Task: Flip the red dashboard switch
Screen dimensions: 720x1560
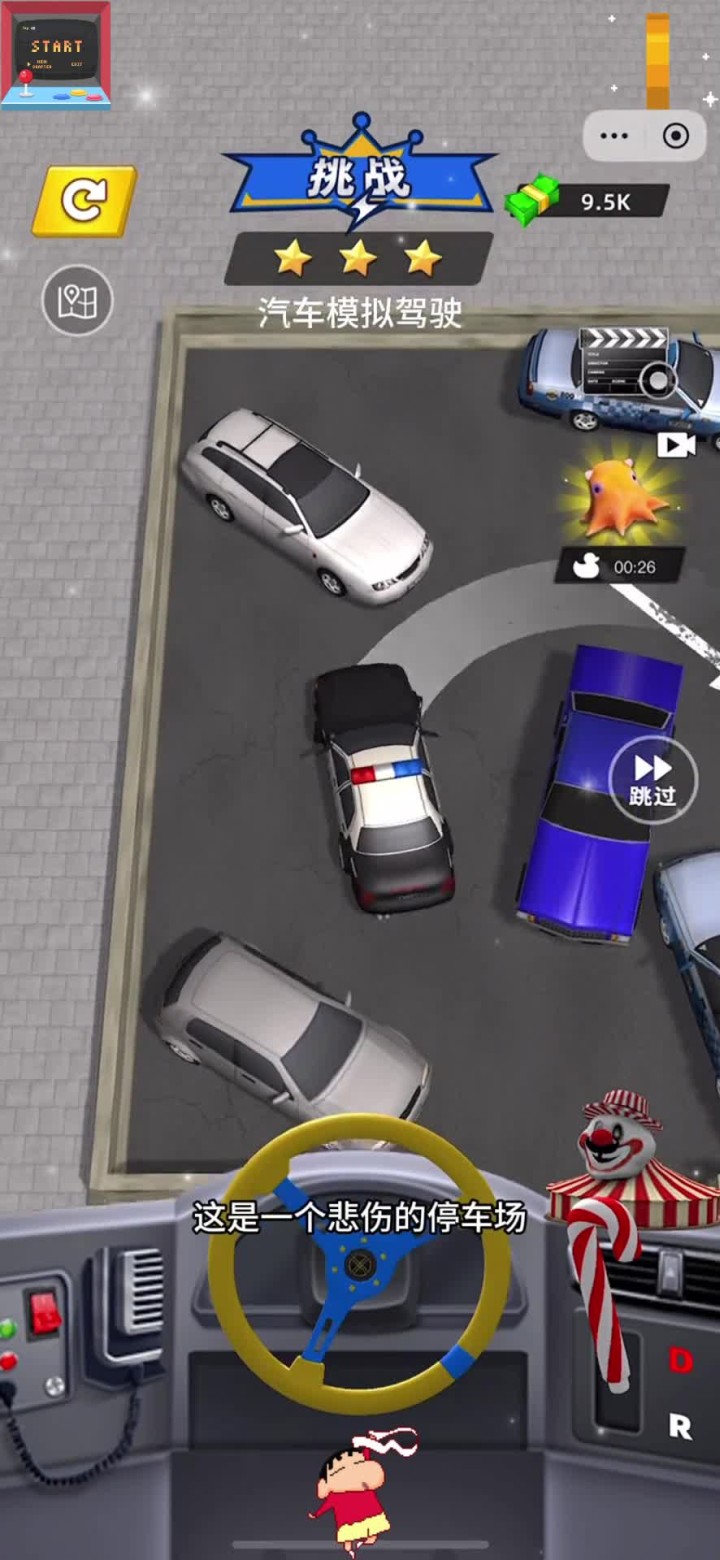Action: click(x=45, y=1312)
